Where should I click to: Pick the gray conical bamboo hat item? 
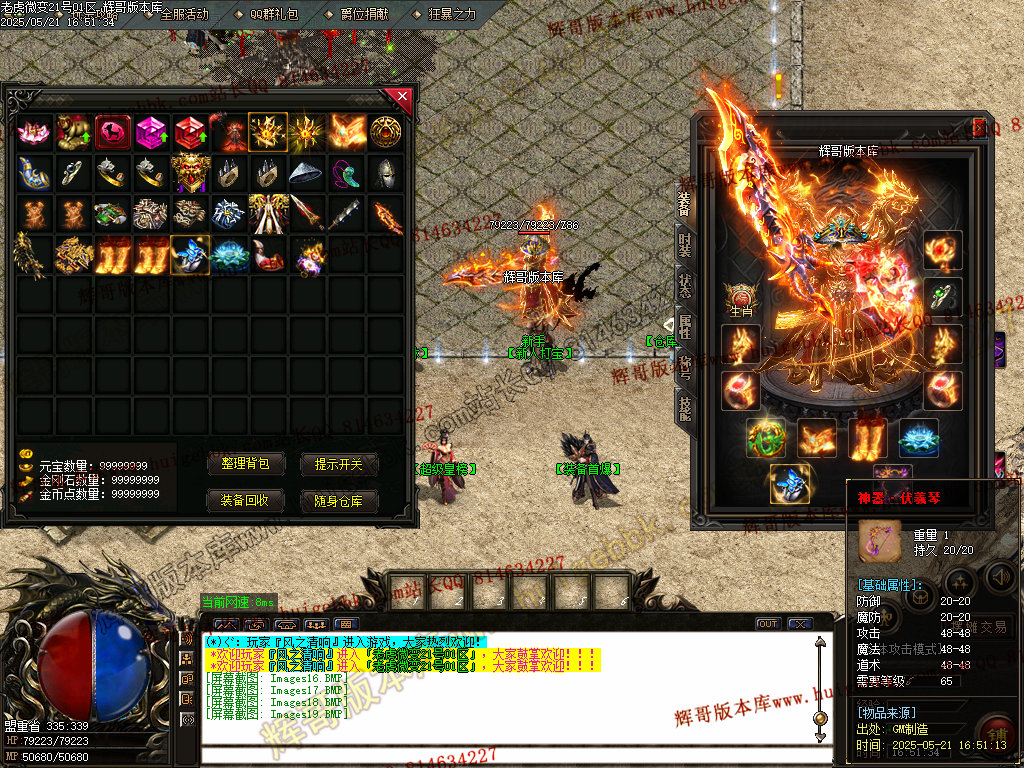(307, 173)
